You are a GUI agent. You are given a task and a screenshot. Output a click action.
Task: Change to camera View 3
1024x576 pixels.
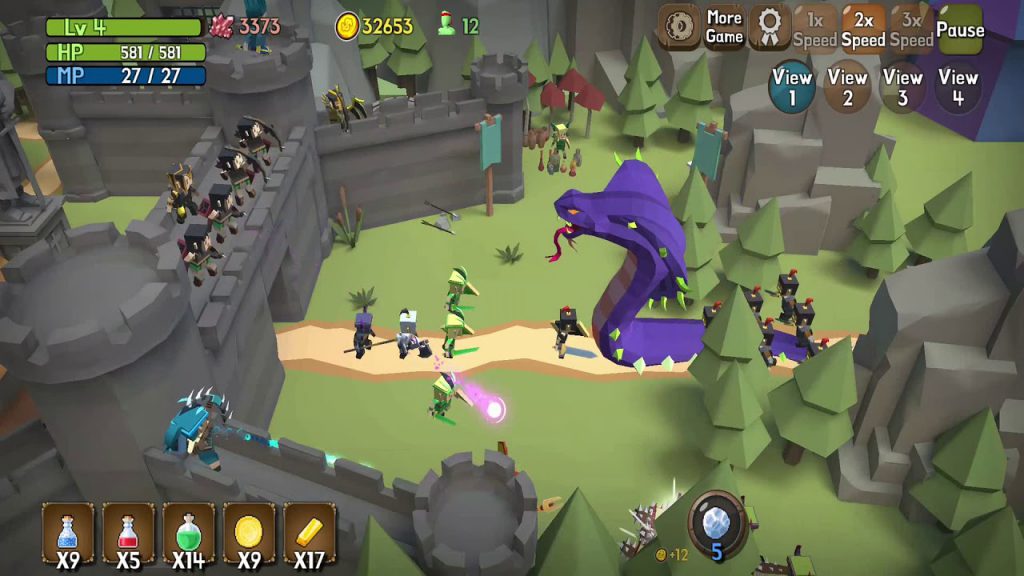click(x=903, y=86)
